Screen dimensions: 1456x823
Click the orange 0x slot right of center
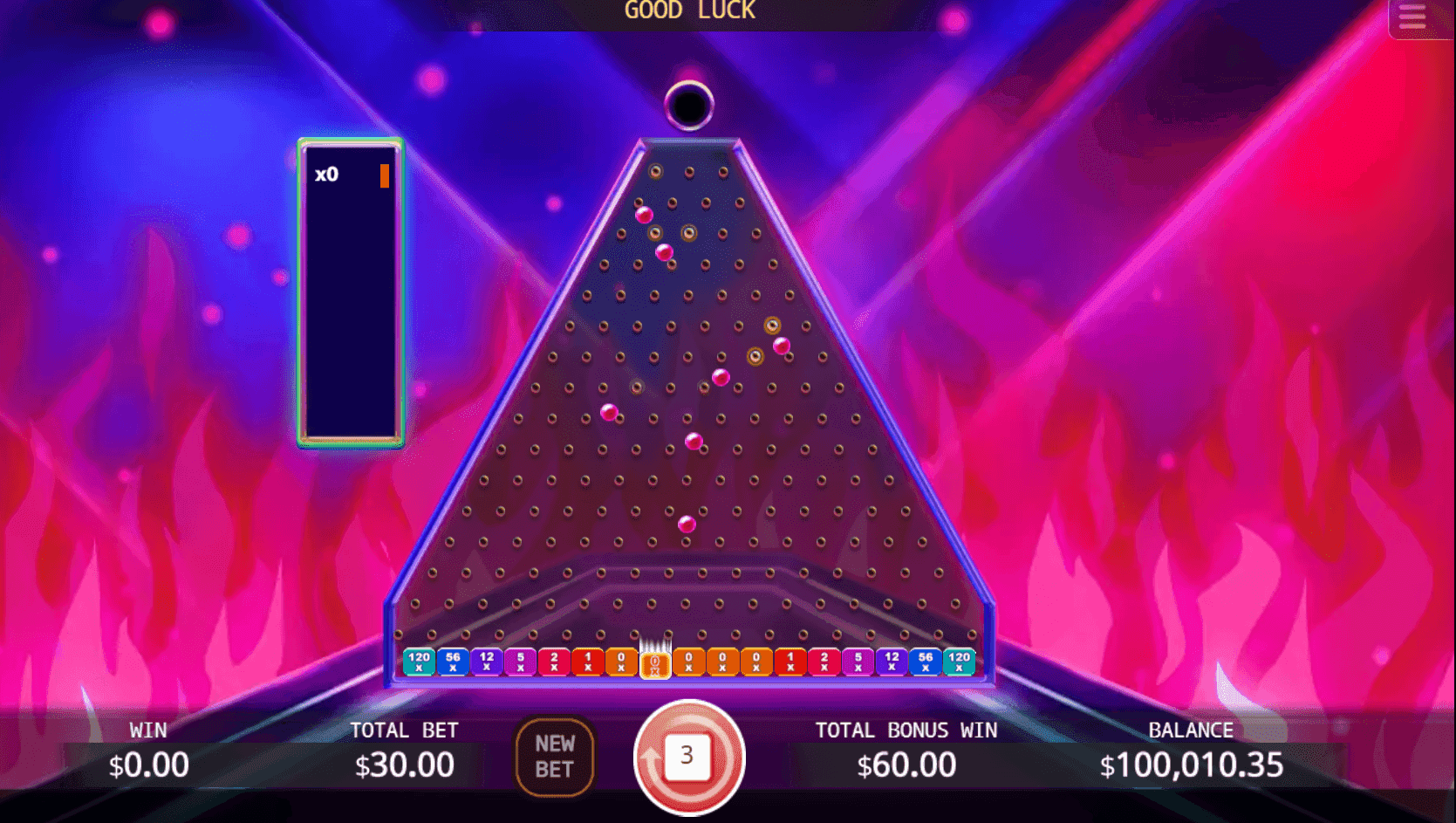coord(689,662)
